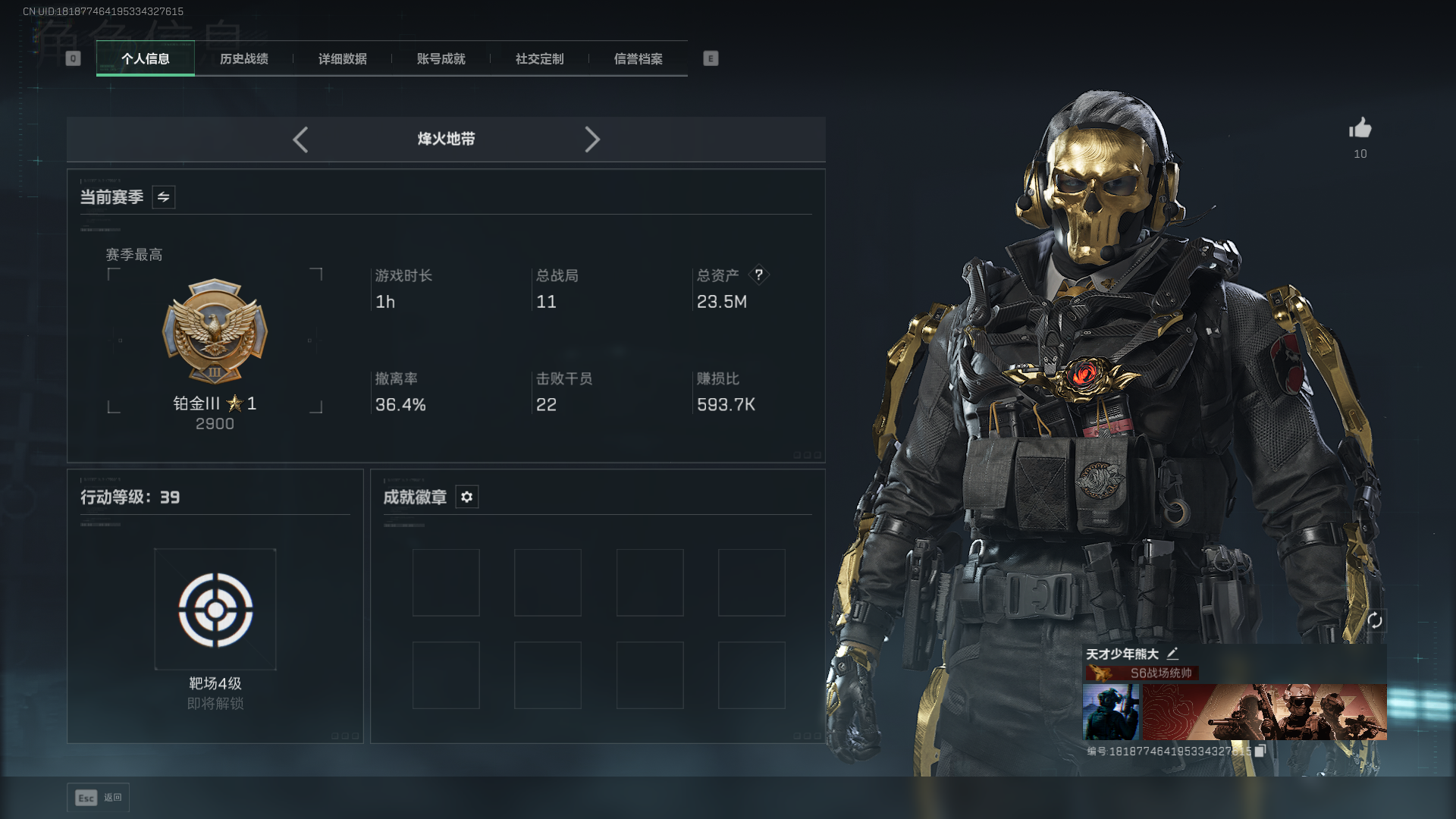Select the 靶场4级 target icon tile
The image size is (1456, 819).
coord(215,610)
